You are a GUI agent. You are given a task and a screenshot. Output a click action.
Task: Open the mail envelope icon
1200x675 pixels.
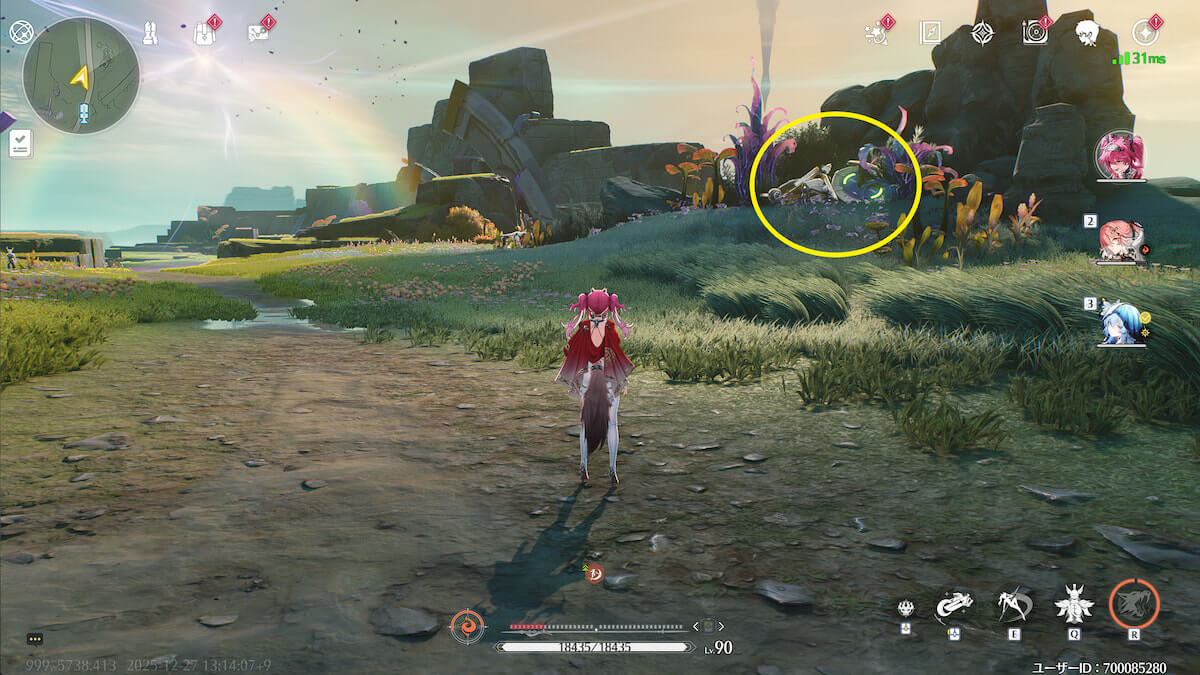click(258, 33)
